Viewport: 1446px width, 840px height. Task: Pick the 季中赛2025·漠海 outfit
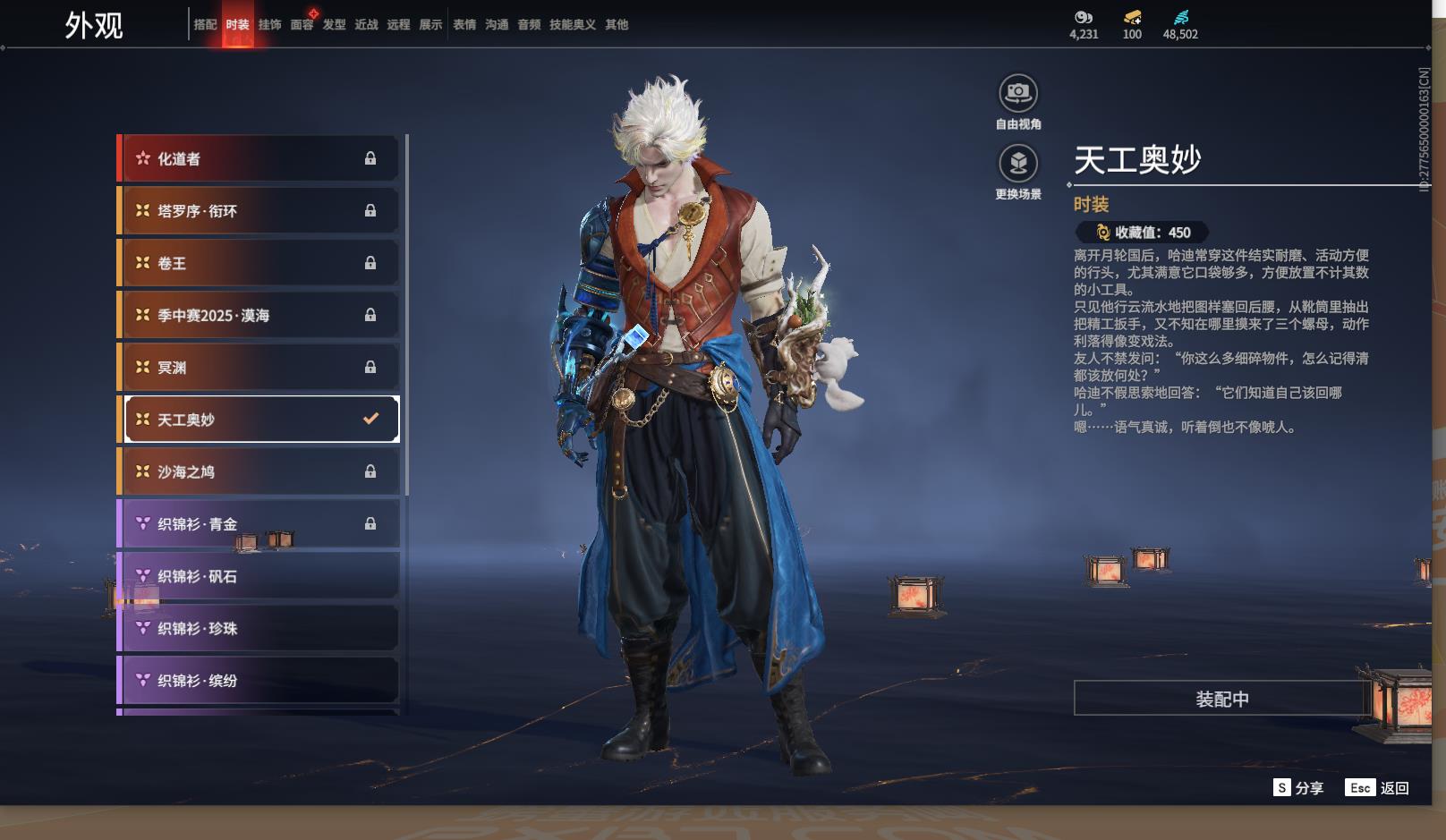coord(259,315)
